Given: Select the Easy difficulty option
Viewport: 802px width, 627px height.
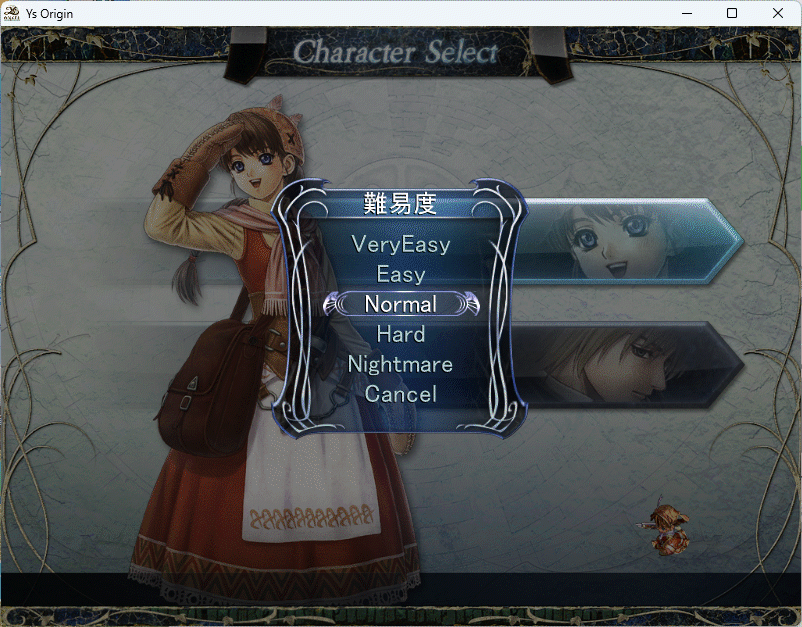Looking at the screenshot, I should click(x=401, y=274).
